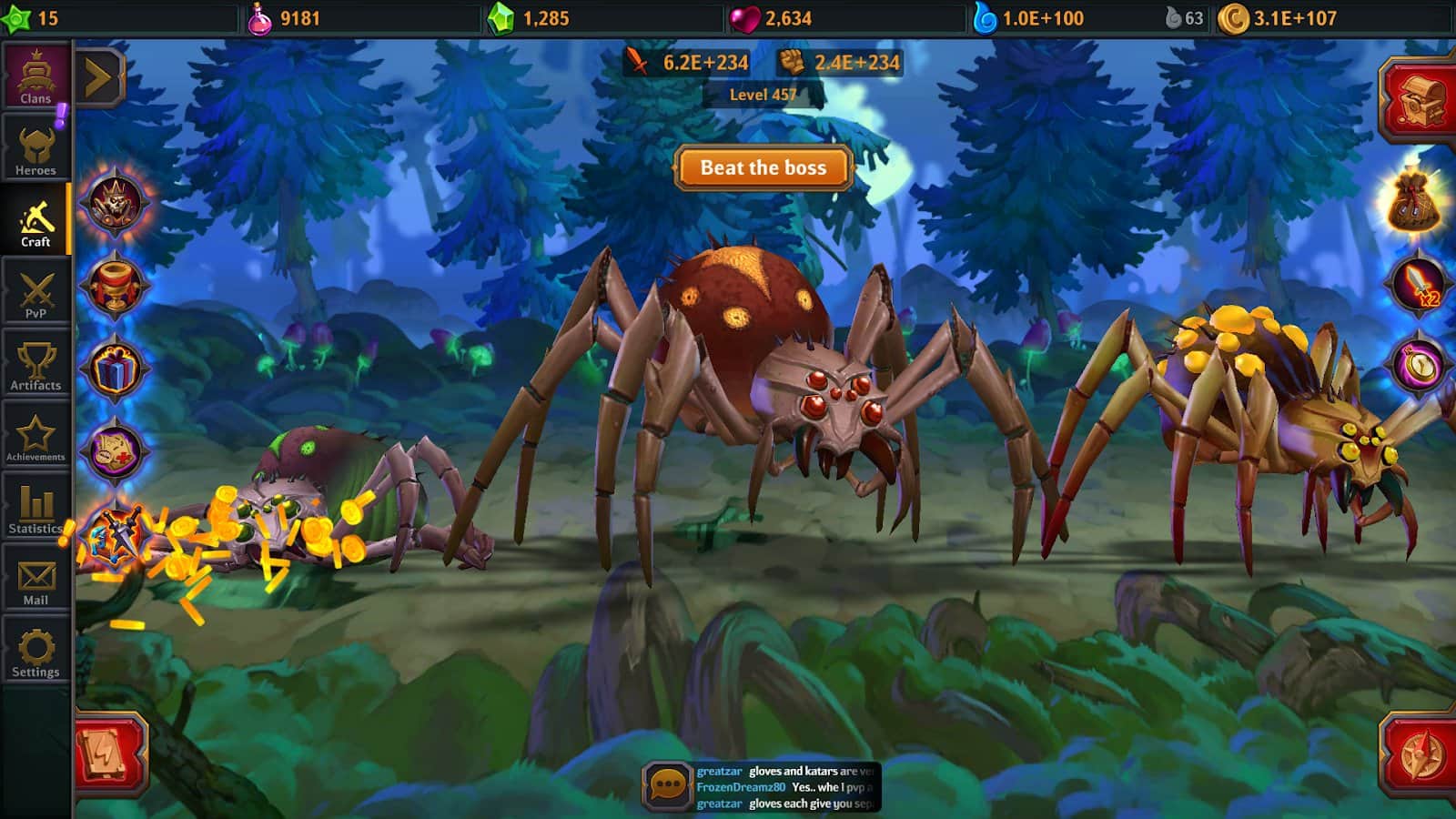Open the Settings menu
The image size is (1456, 819).
(x=35, y=652)
